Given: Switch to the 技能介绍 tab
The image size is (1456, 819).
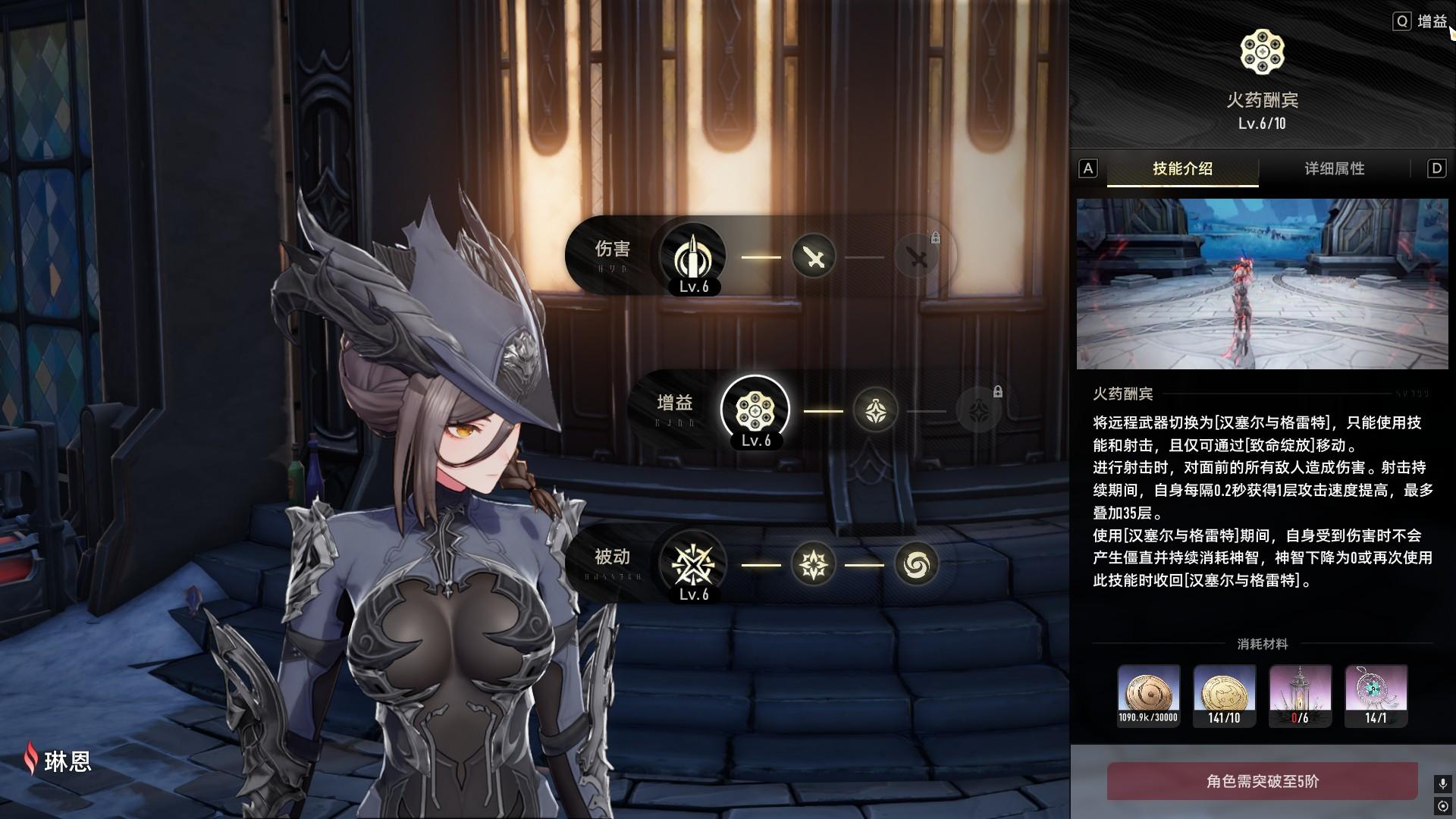Looking at the screenshot, I should tap(1182, 168).
